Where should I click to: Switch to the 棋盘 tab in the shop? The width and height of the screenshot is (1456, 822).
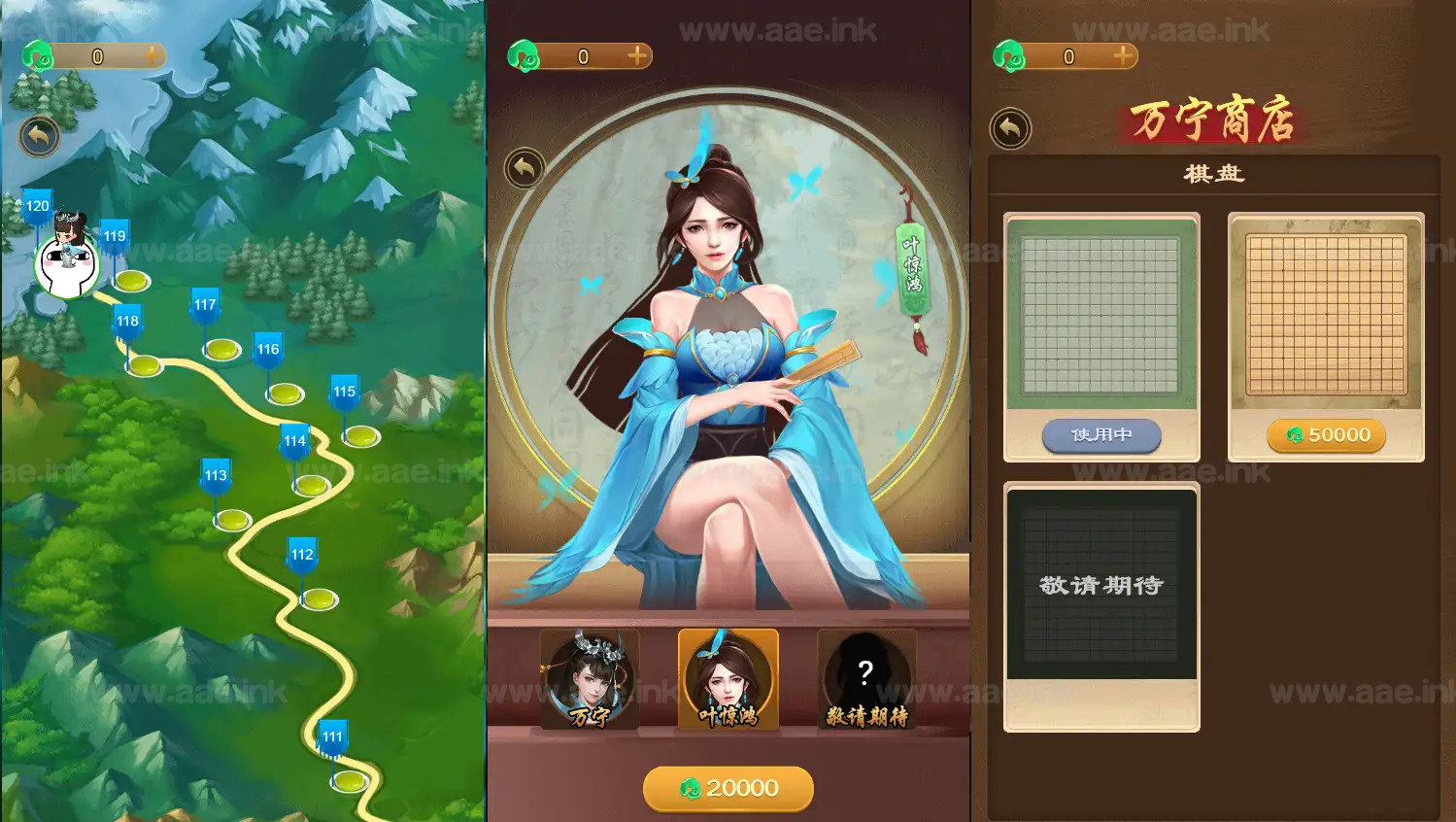coord(1212,175)
